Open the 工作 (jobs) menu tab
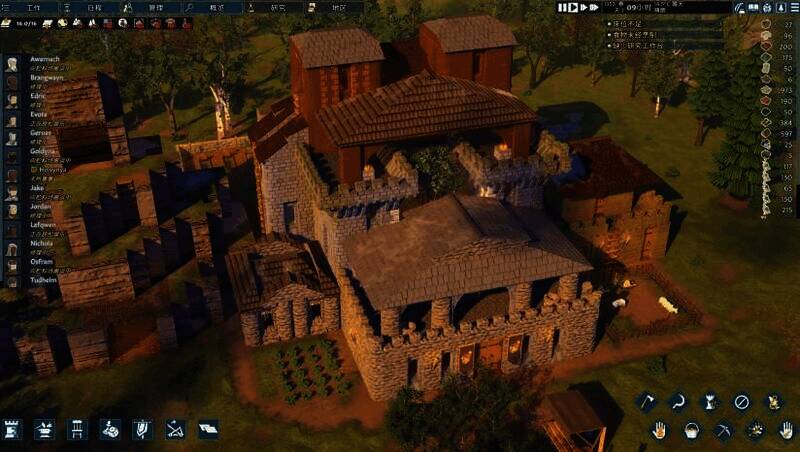Image resolution: width=800 pixels, height=452 pixels. tap(30, 7)
